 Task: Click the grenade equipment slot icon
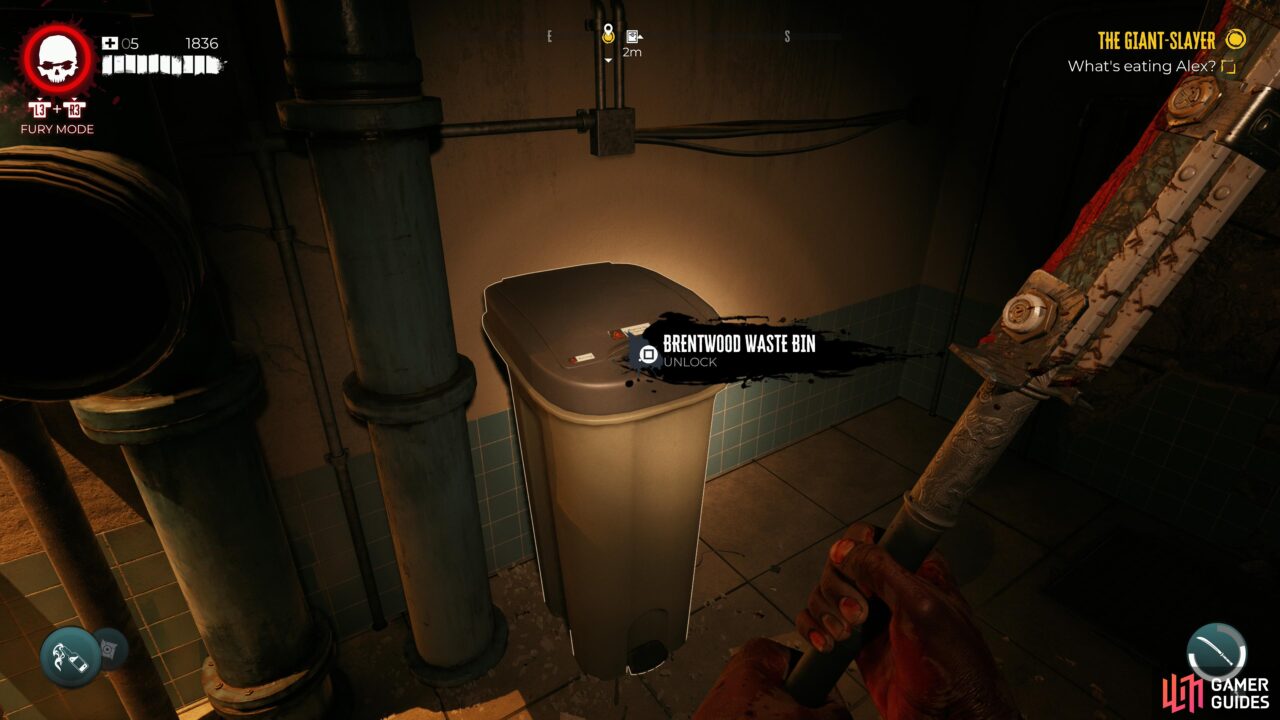[110, 650]
